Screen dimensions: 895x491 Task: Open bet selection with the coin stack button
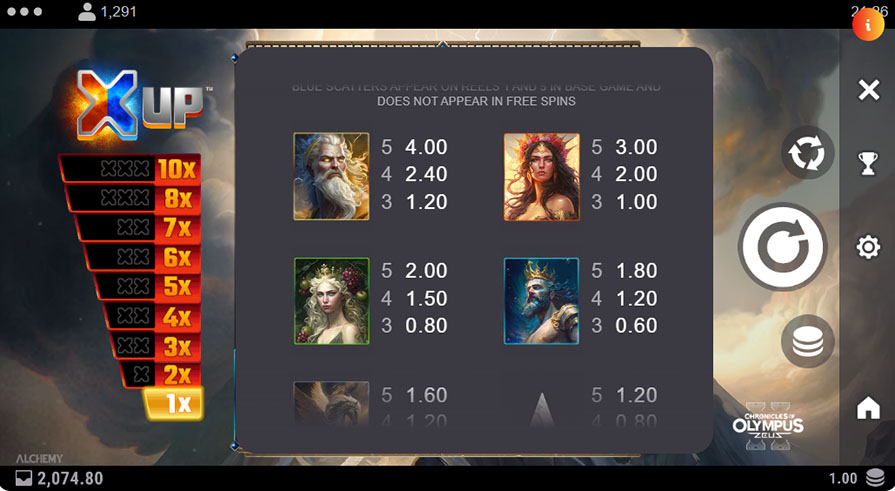[x=807, y=341]
